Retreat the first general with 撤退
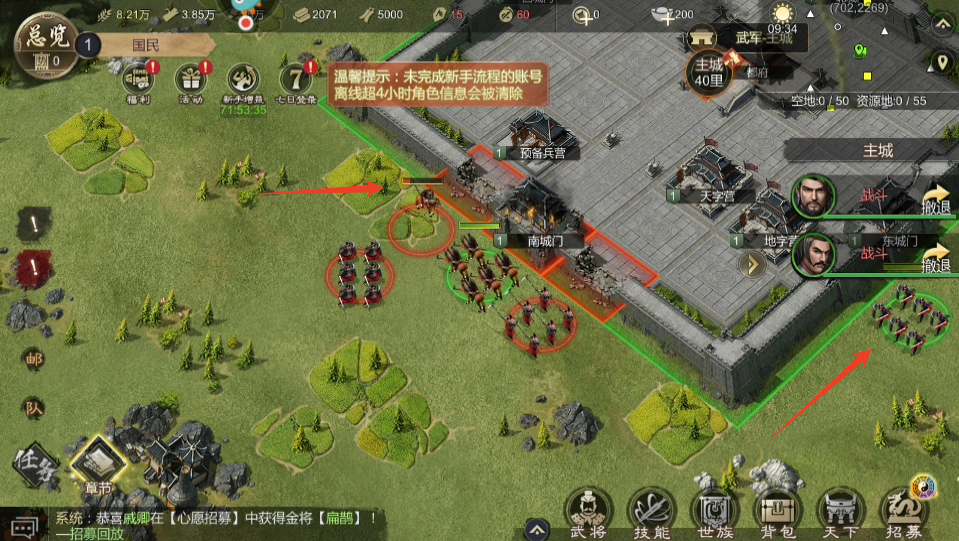 (935, 199)
